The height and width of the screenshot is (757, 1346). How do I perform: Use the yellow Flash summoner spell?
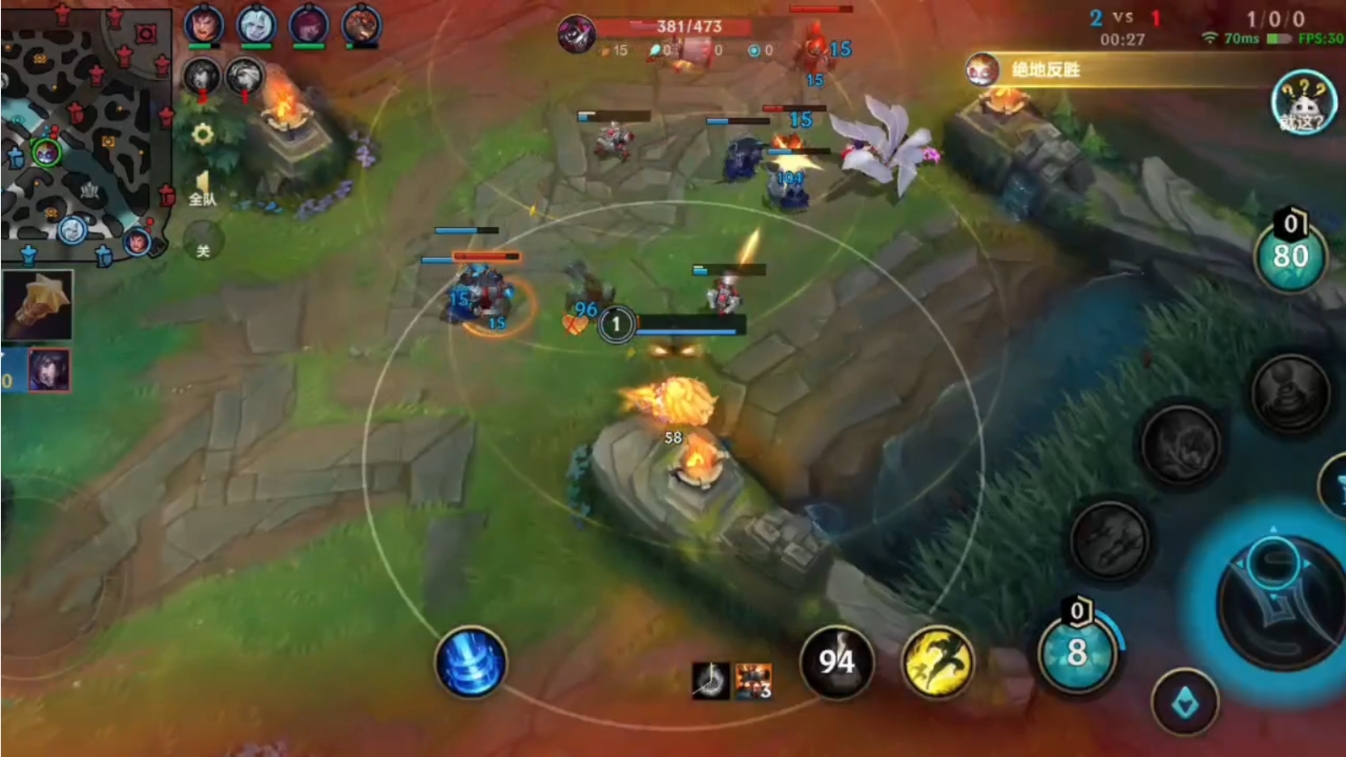(x=938, y=662)
